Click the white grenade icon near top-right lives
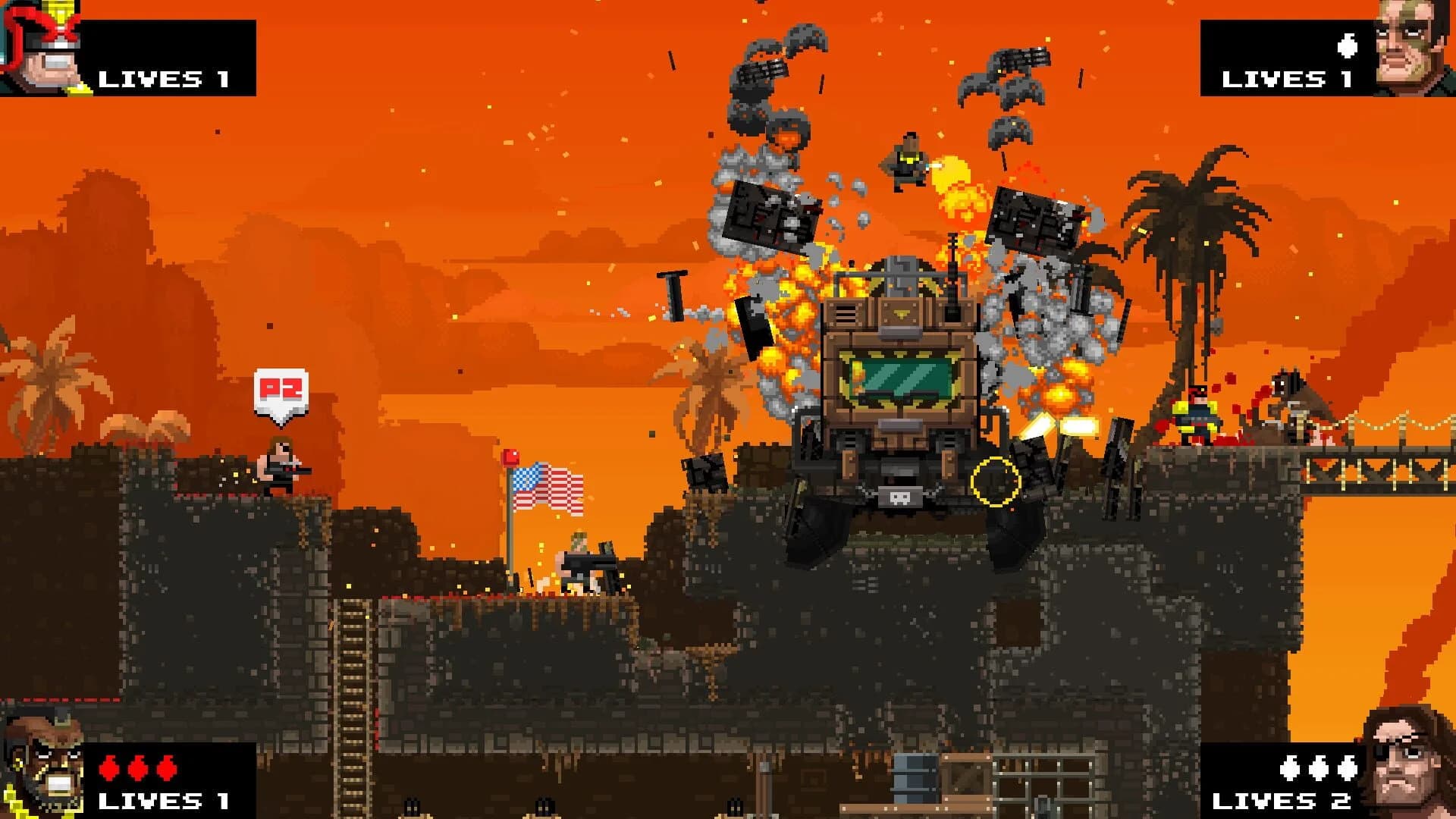The height and width of the screenshot is (819, 1456). (1346, 45)
